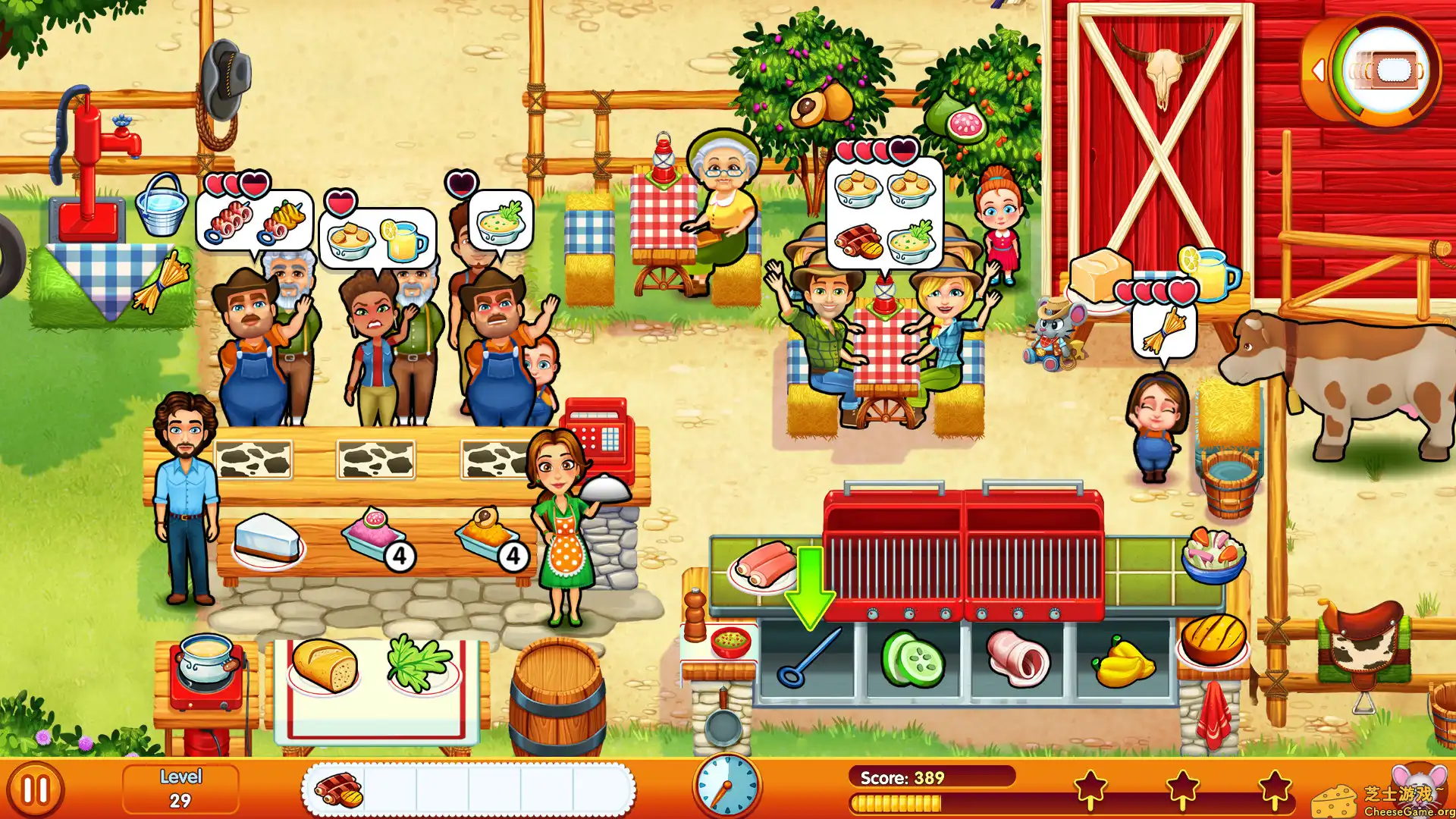Pick up the cucumber slices ingredient

click(914, 658)
